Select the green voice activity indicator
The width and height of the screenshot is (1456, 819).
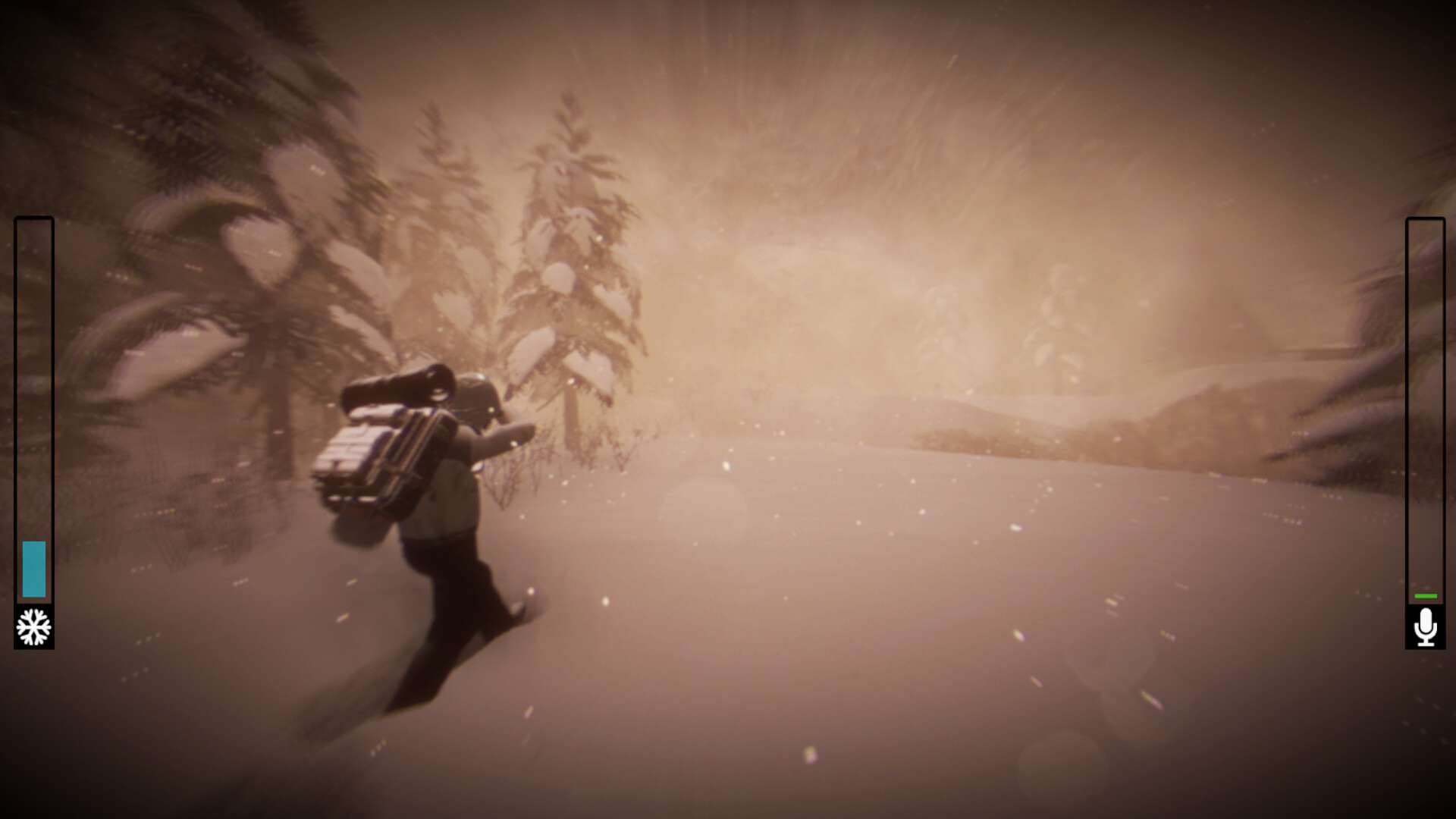(1425, 595)
